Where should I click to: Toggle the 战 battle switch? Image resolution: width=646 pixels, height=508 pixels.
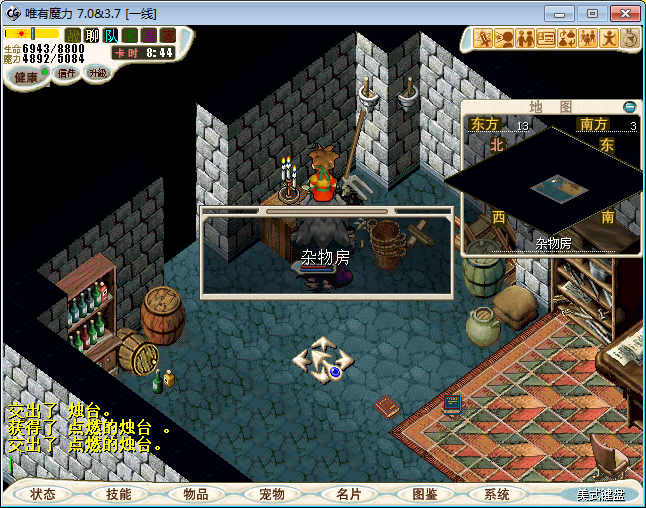click(x=73, y=35)
